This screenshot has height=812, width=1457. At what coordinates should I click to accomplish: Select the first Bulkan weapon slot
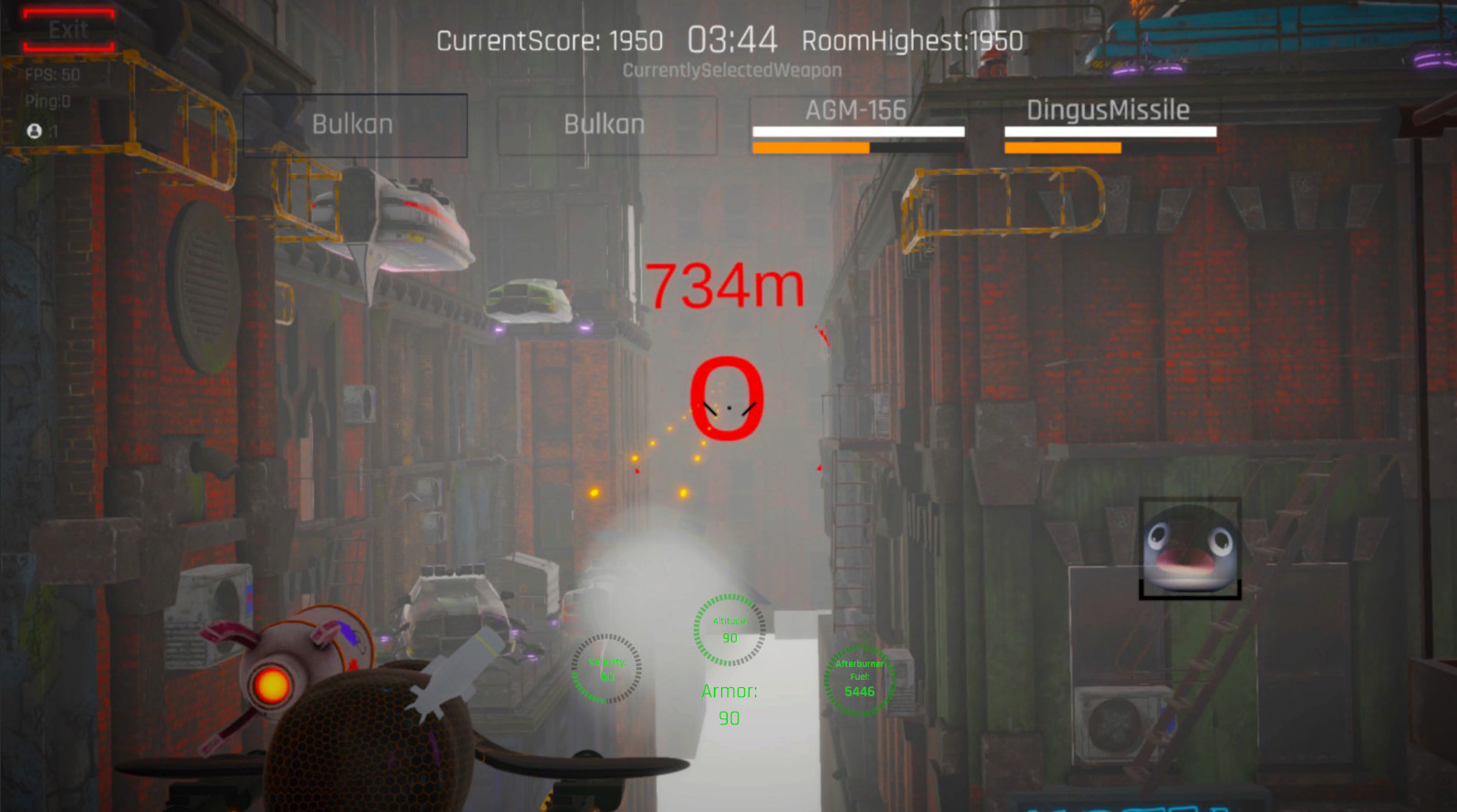click(355, 125)
